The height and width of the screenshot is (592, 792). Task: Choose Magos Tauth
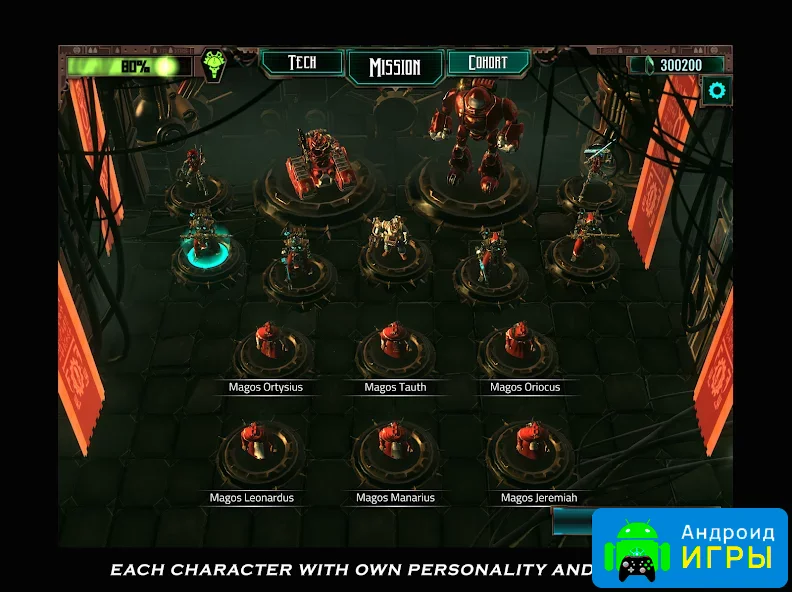point(395,345)
